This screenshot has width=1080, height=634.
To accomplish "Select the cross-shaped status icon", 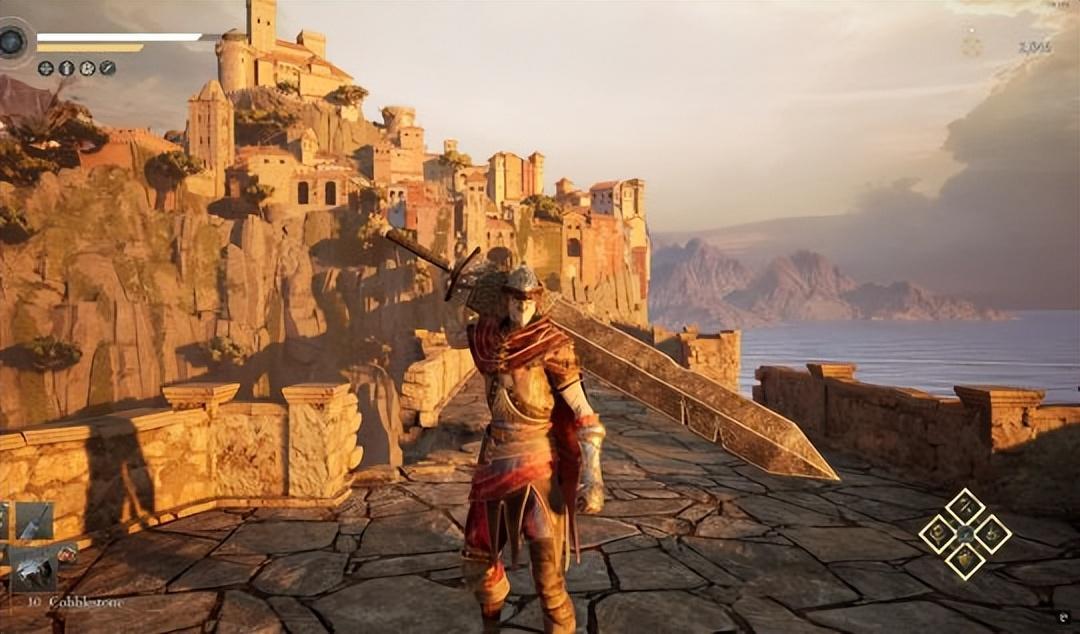I will pyautogui.click(x=46, y=68).
